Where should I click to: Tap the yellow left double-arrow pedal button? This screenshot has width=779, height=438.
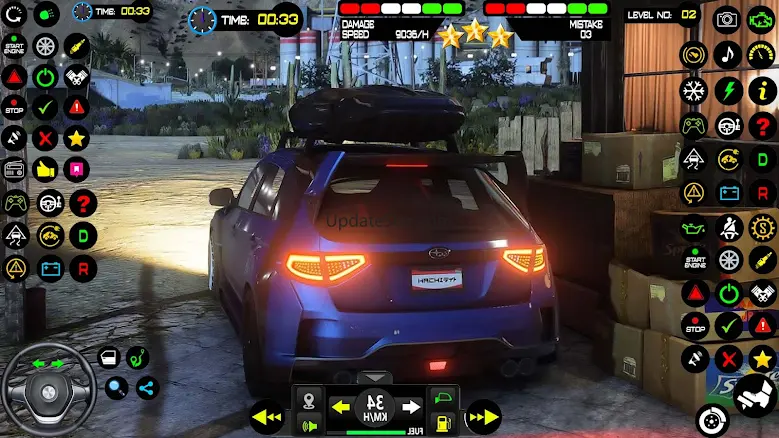(266, 415)
